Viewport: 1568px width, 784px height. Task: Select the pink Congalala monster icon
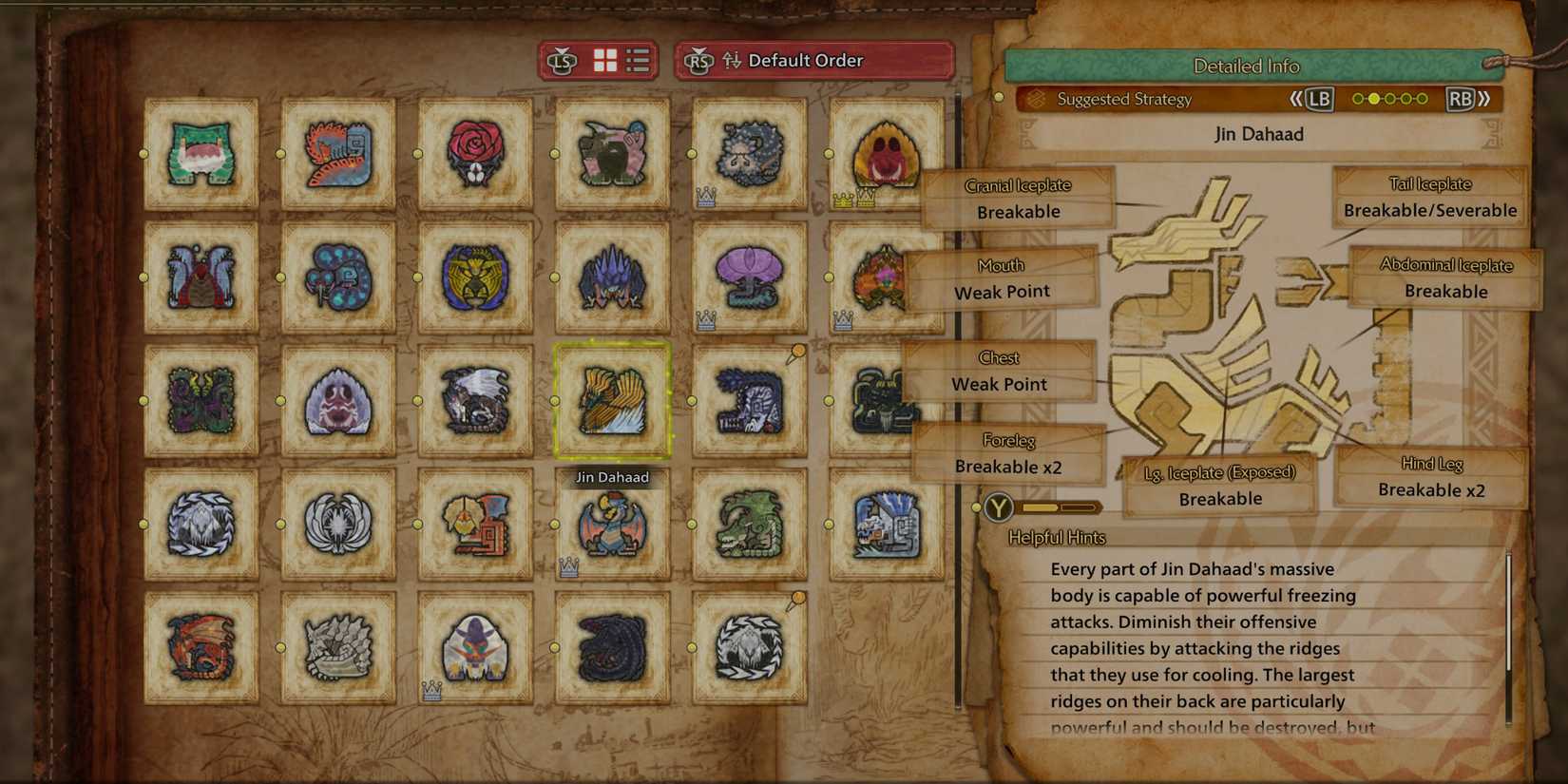pyautogui.click(x=612, y=152)
